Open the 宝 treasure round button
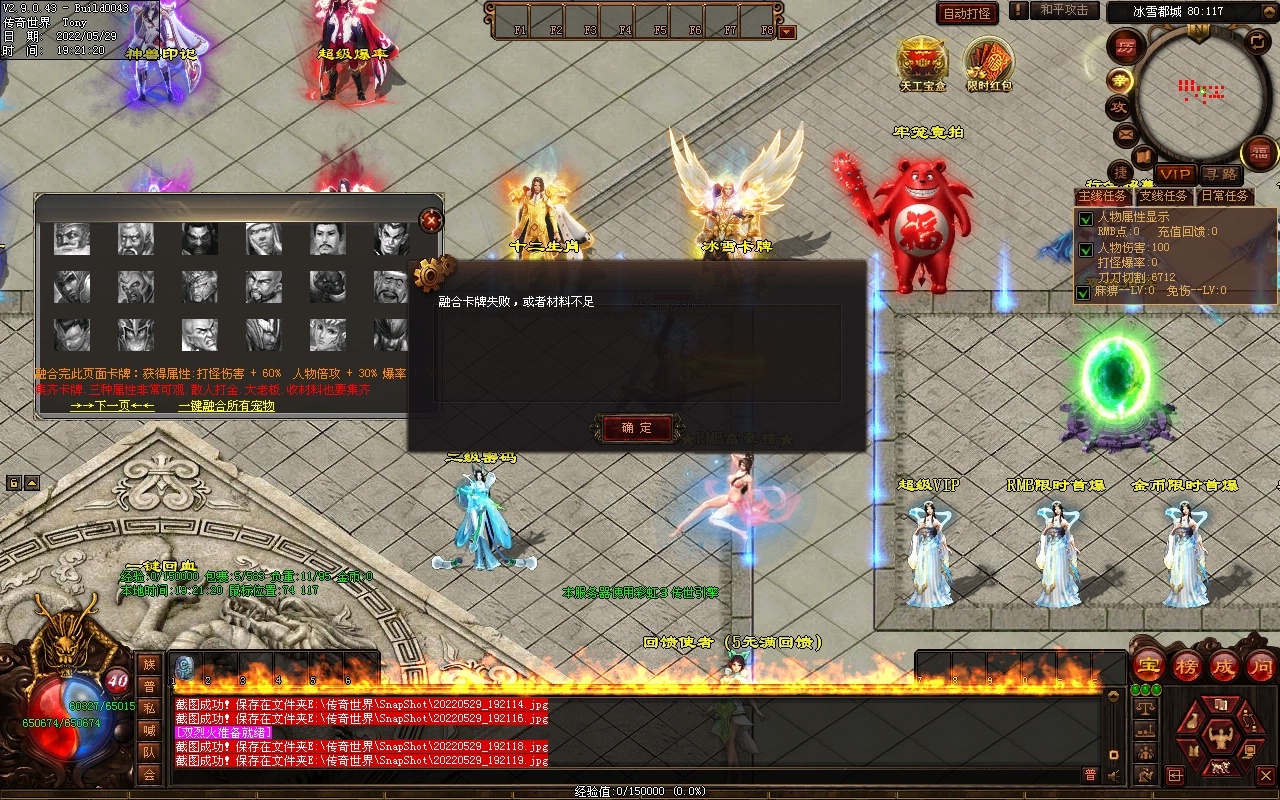This screenshot has height=800, width=1280. 1148,665
